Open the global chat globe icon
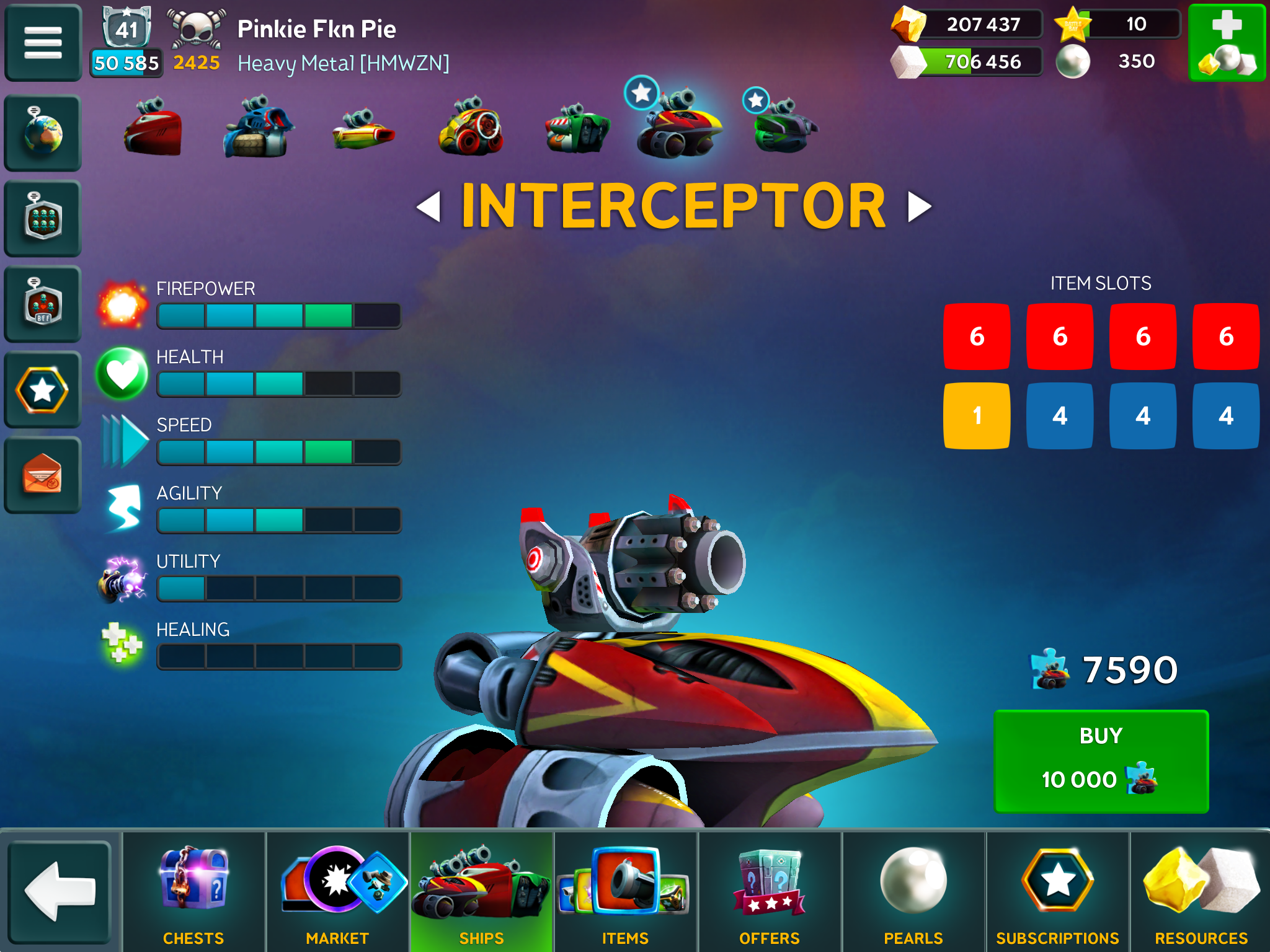The width and height of the screenshot is (1270, 952). (x=42, y=132)
